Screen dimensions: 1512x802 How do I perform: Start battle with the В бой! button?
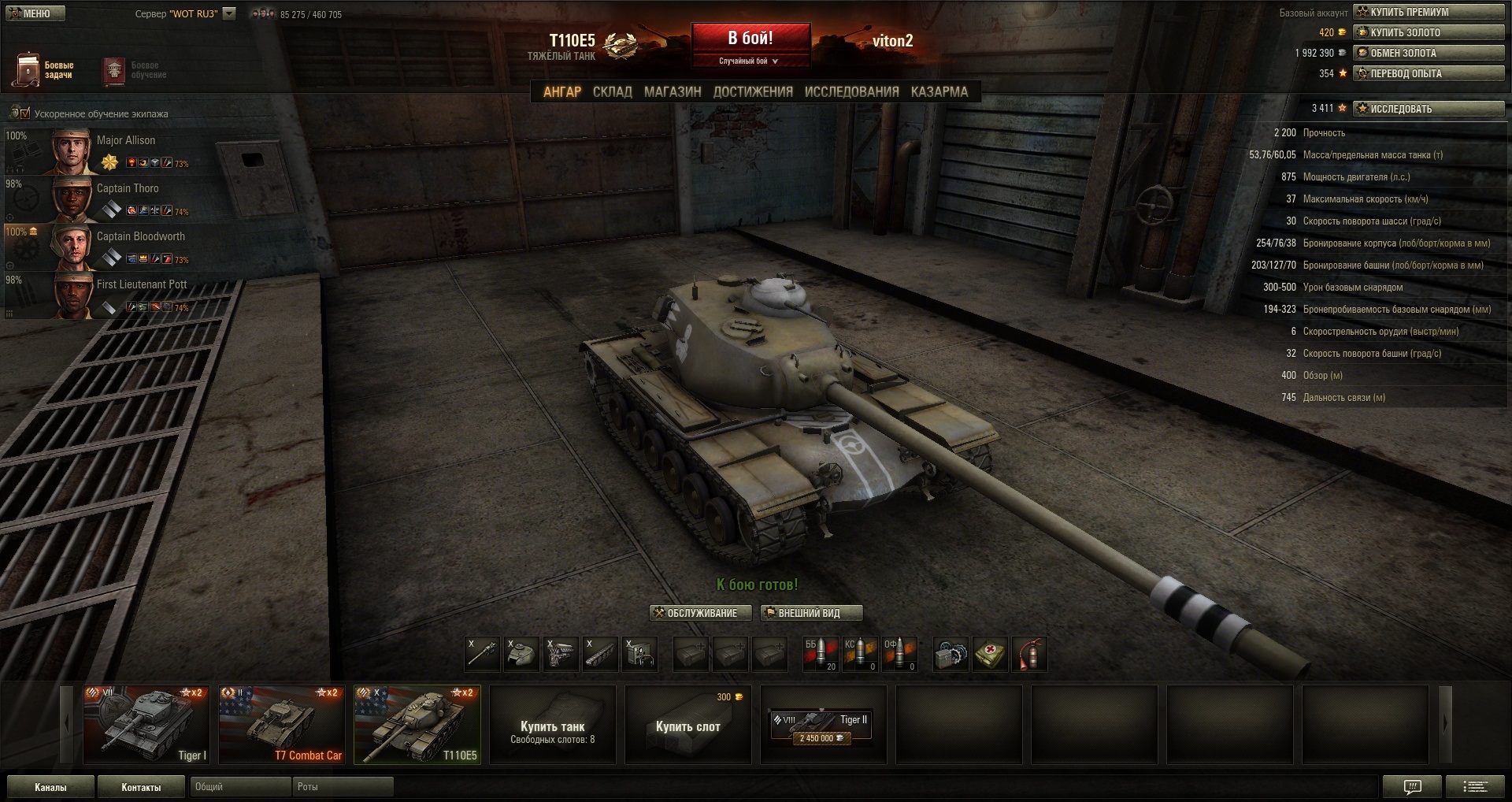750,39
